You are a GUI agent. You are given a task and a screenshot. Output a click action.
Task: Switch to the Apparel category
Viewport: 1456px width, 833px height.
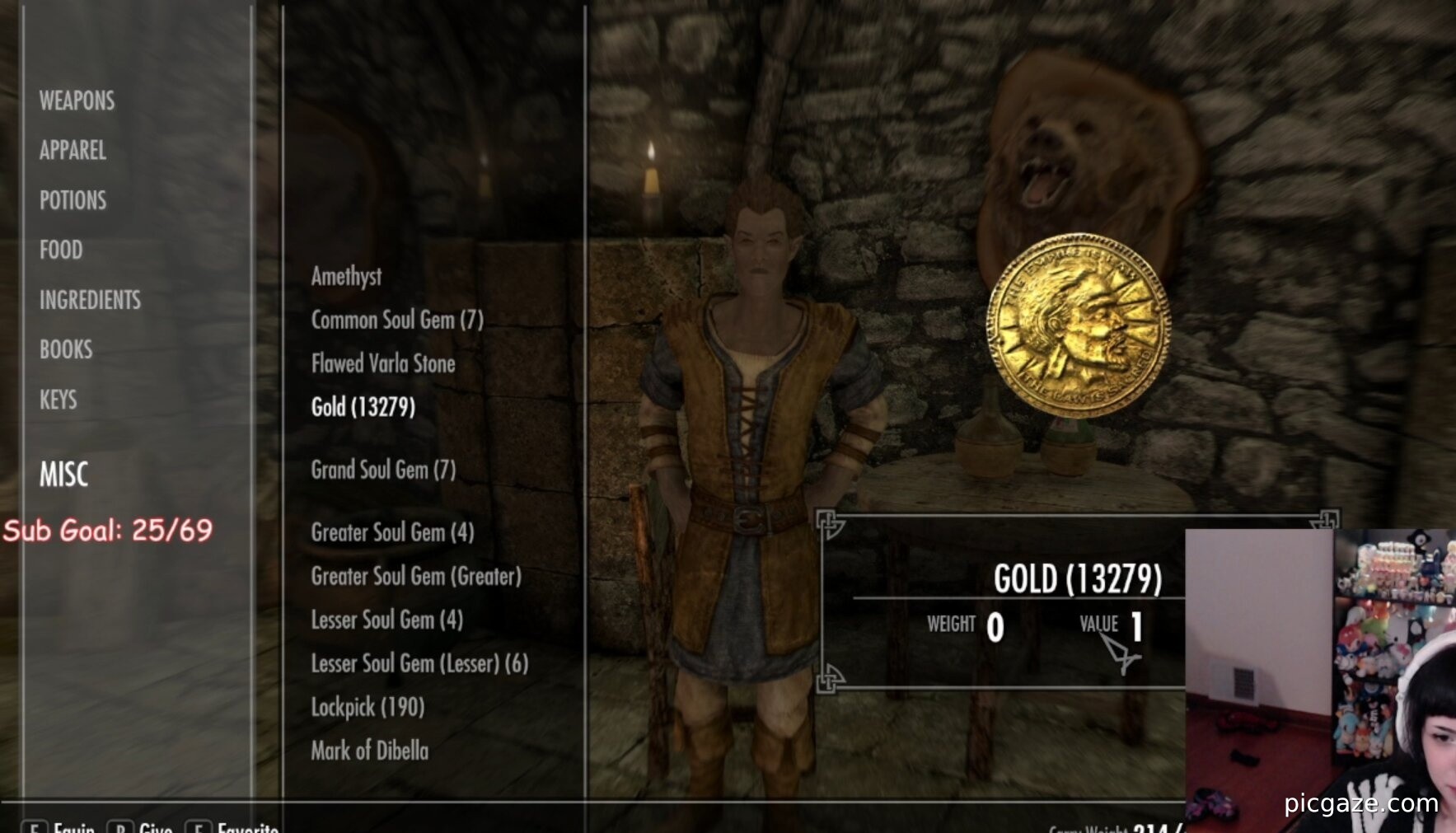[73, 150]
